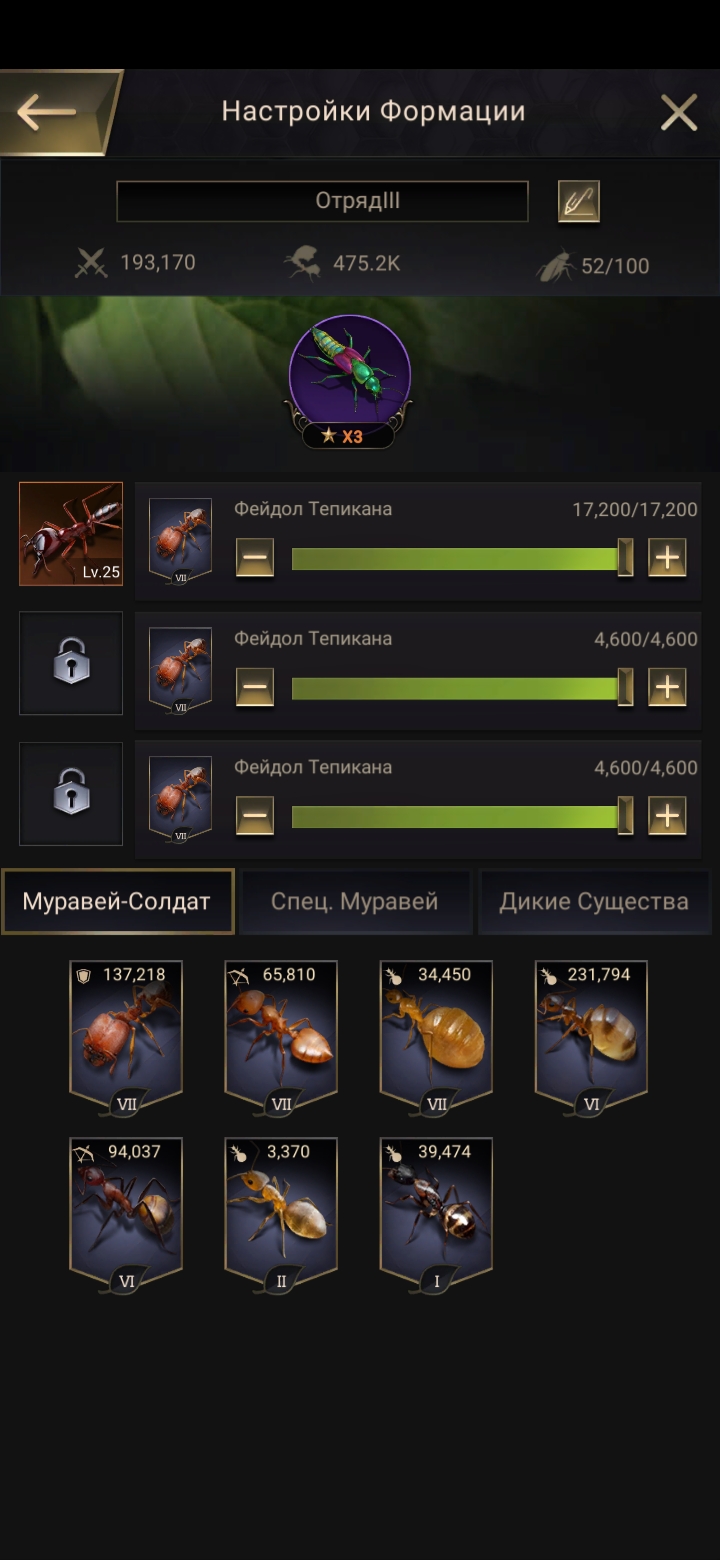720x1560 pixels.
Task: Choose the ant card with 231,794 troops
Action: pyautogui.click(x=591, y=1035)
